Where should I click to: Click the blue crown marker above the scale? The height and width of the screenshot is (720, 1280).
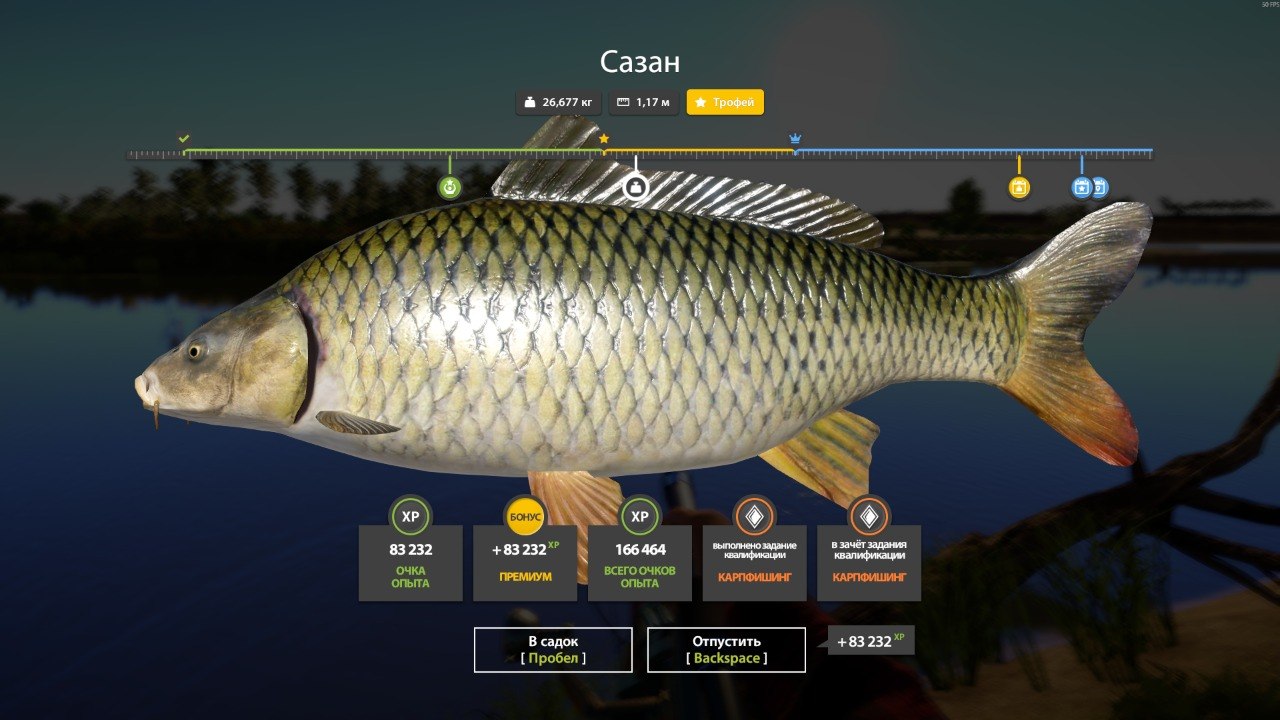click(795, 137)
